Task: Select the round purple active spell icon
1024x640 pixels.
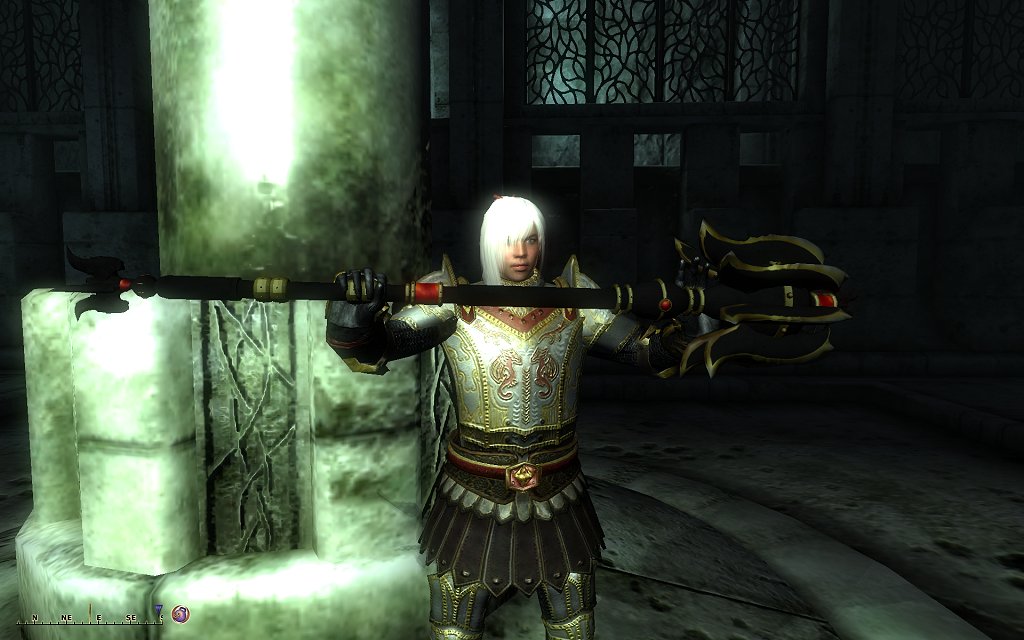Action: pyautogui.click(x=181, y=613)
